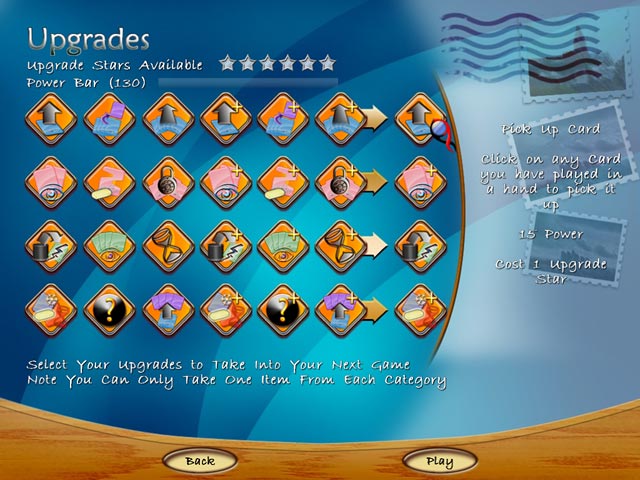Select the plain green cards eye upgrade
This screenshot has height=480, width=640.
pos(109,245)
